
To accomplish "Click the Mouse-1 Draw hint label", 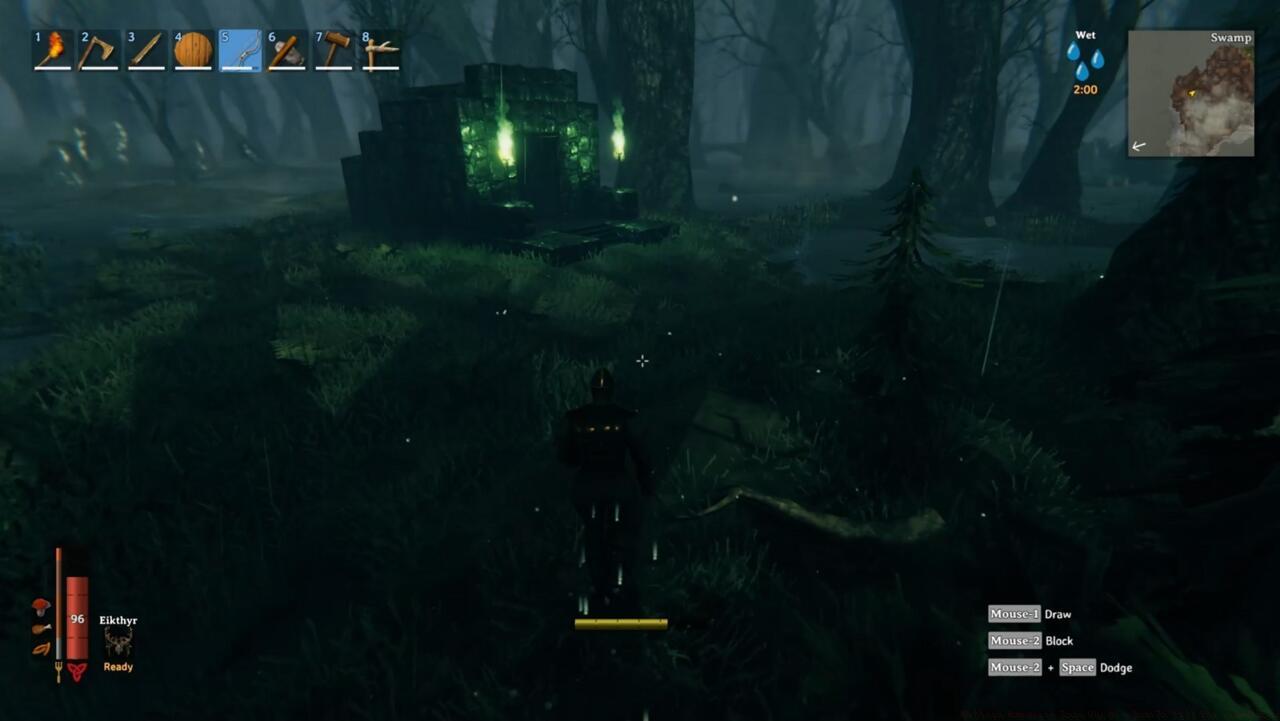I will coord(1029,613).
